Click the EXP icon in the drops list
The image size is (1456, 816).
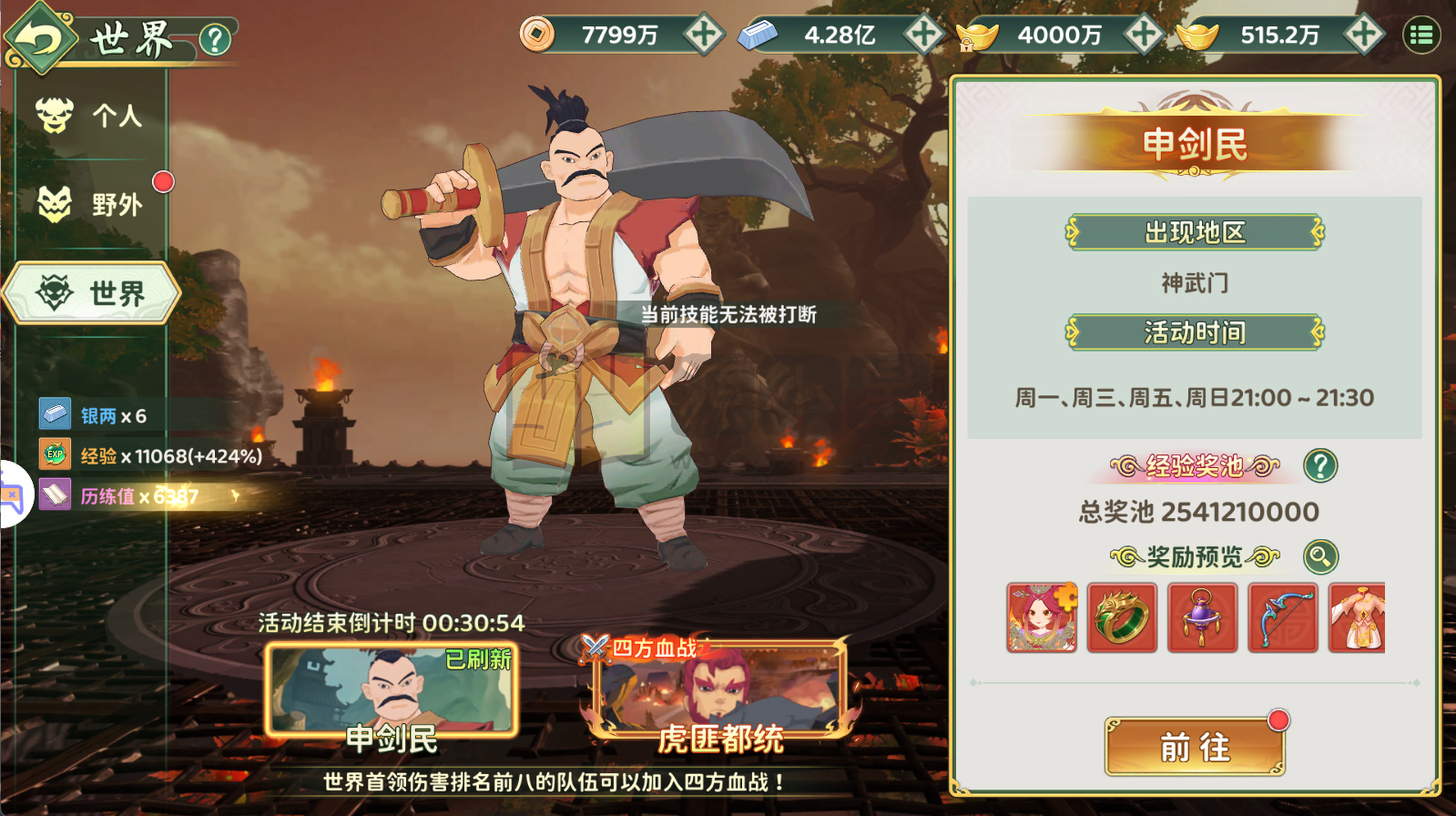[x=56, y=454]
